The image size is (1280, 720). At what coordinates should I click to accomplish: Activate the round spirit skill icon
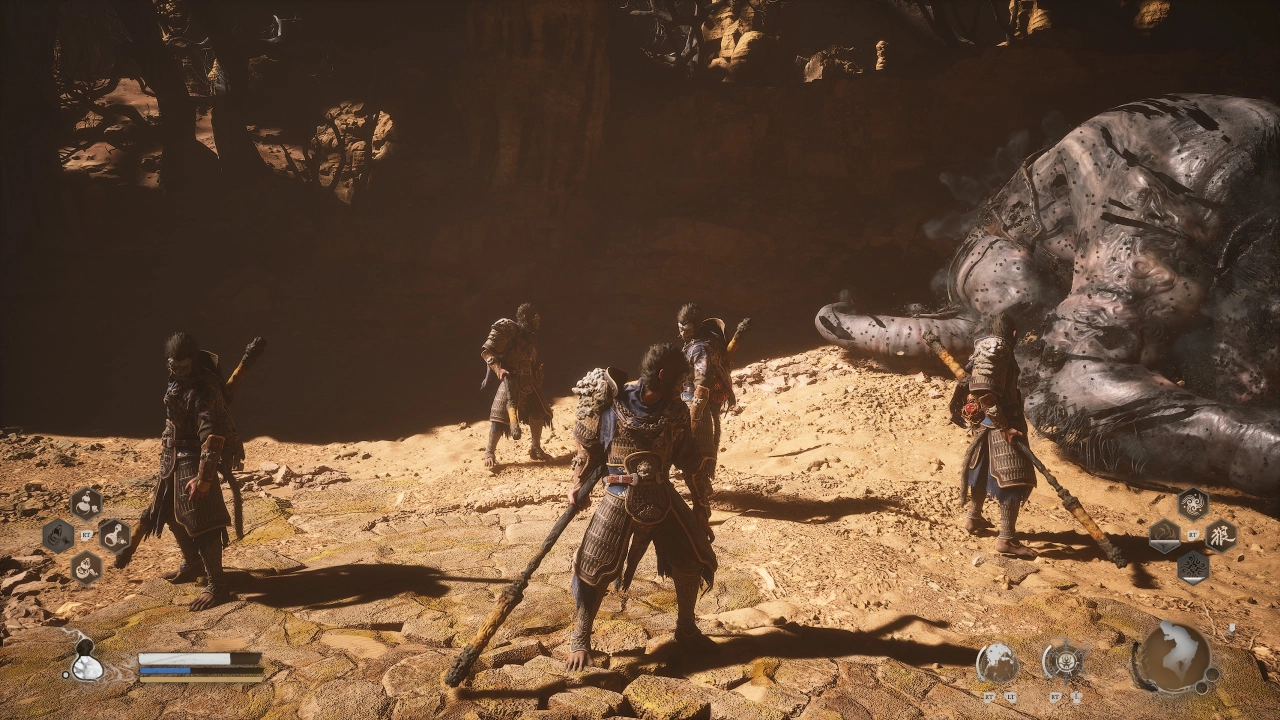coord(997,662)
